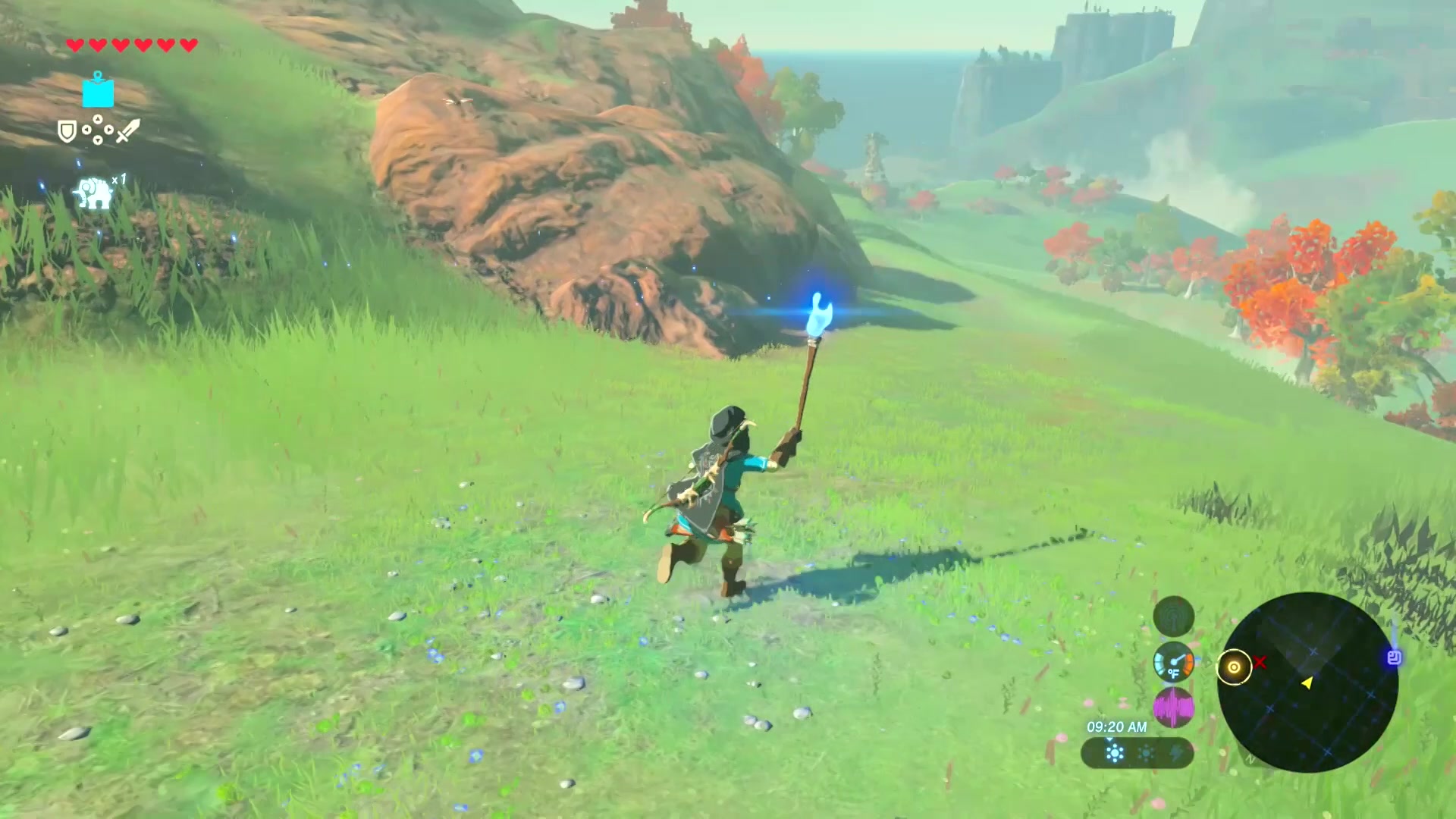This screenshot has width=1456, height=819.
Task: Select the glowing yellow quest marker on minimap
Action: point(1234,667)
